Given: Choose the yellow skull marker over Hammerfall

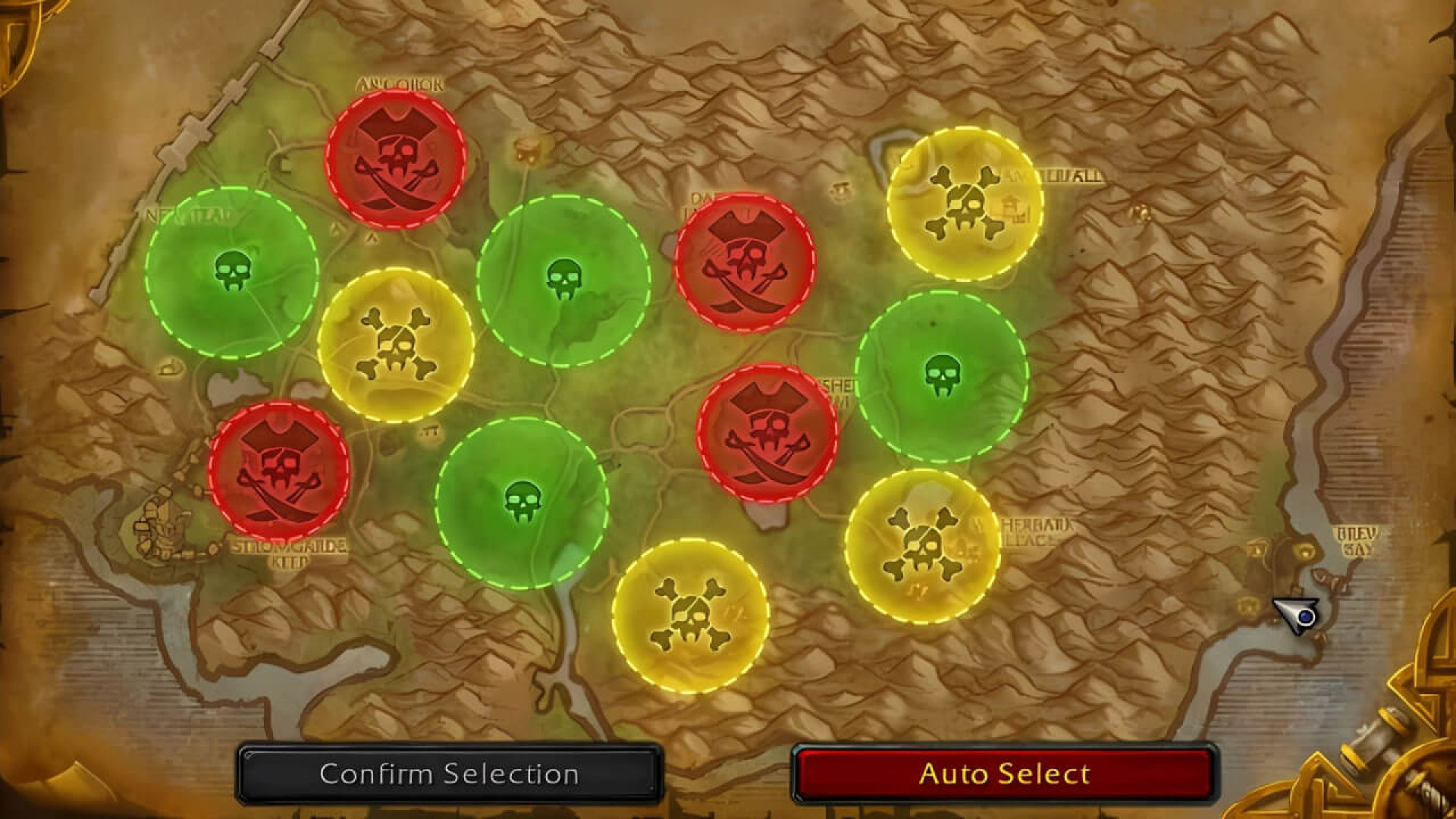Looking at the screenshot, I should click(965, 203).
